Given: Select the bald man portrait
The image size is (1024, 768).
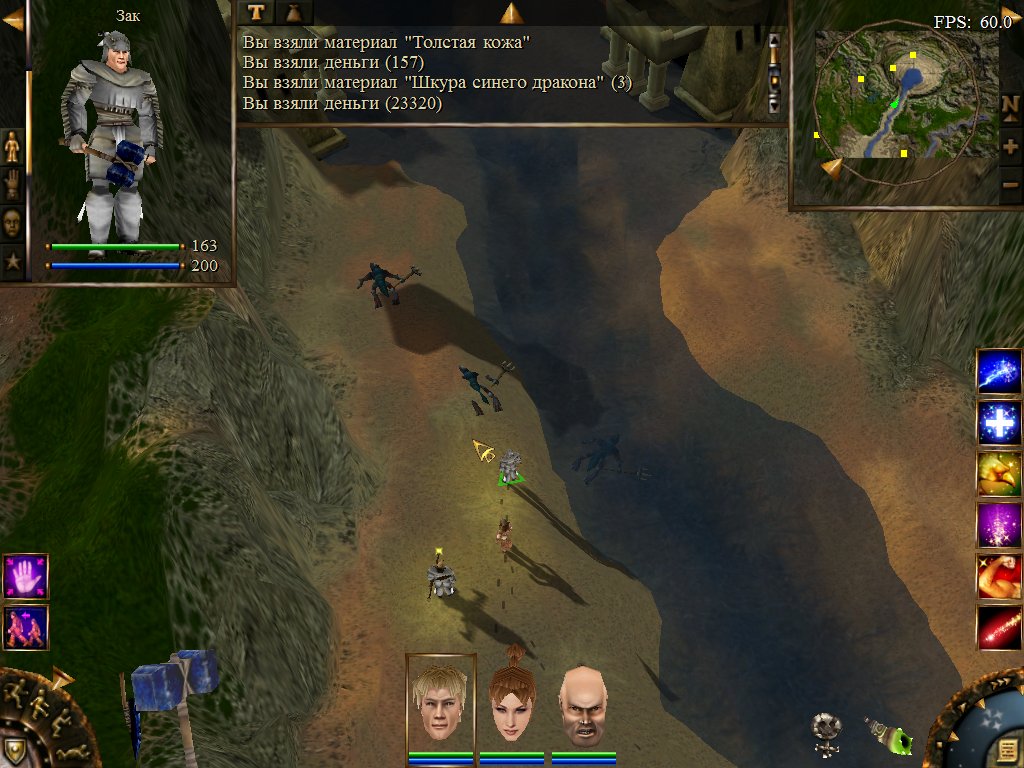Looking at the screenshot, I should coord(583,704).
